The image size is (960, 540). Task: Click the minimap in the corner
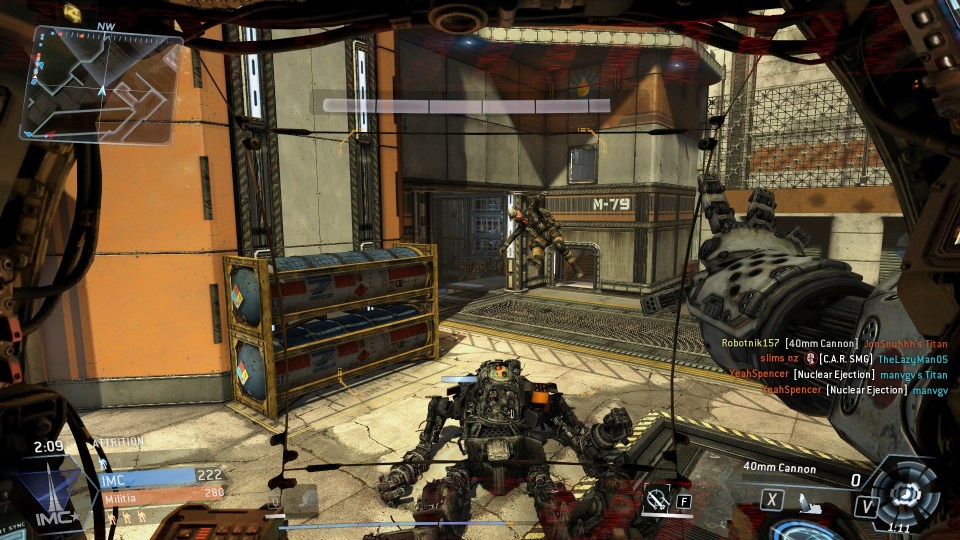(x=101, y=82)
